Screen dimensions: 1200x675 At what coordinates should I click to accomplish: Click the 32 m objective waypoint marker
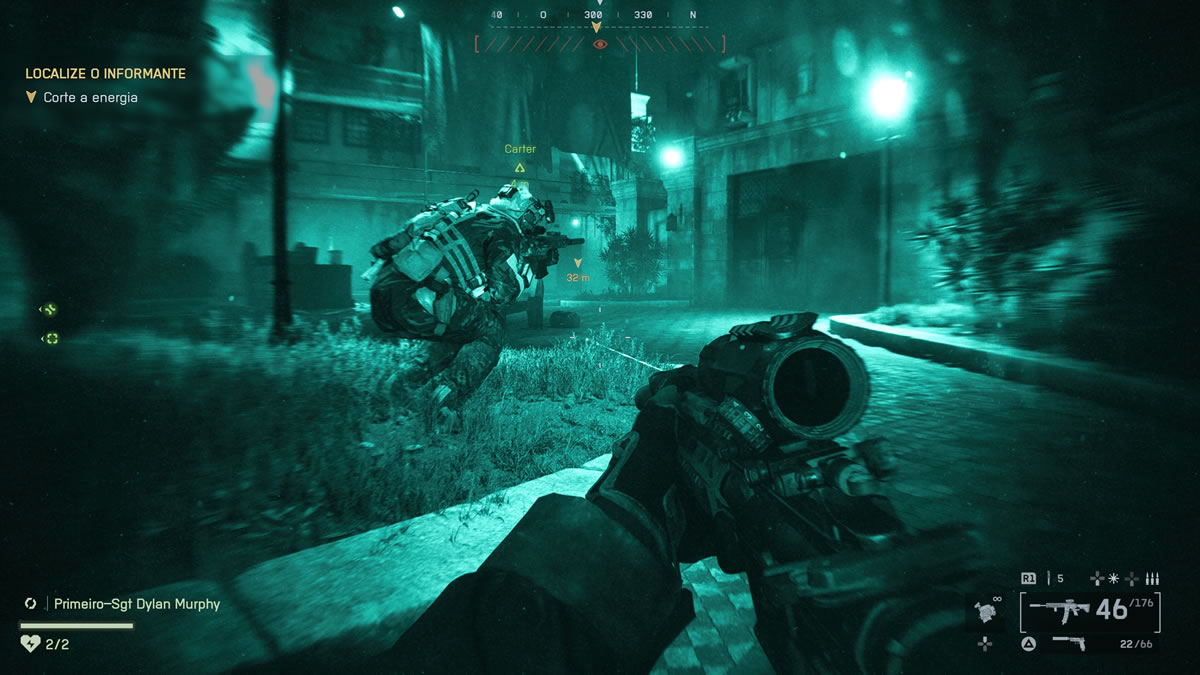click(x=577, y=270)
